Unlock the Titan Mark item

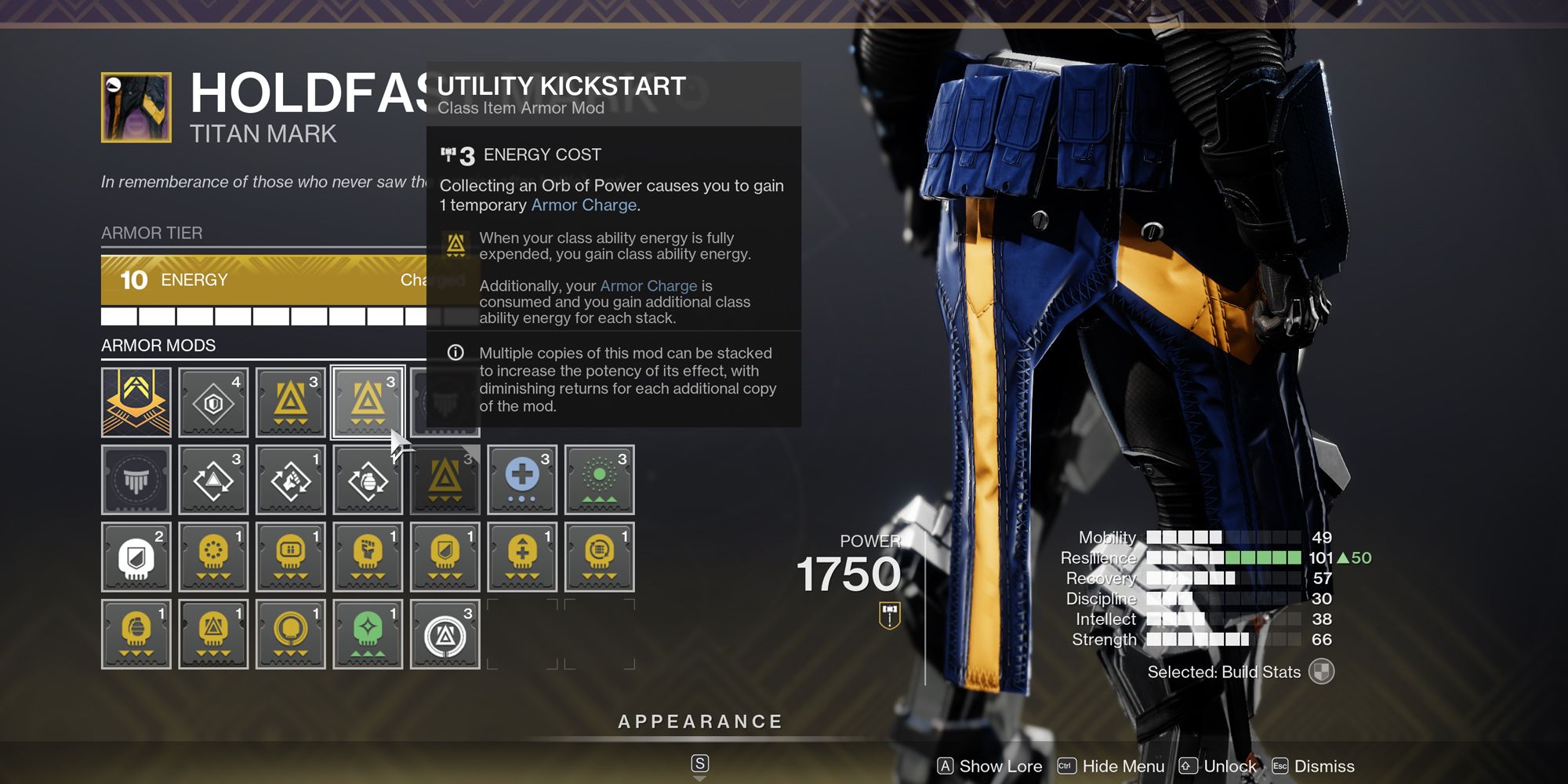(x=1229, y=766)
